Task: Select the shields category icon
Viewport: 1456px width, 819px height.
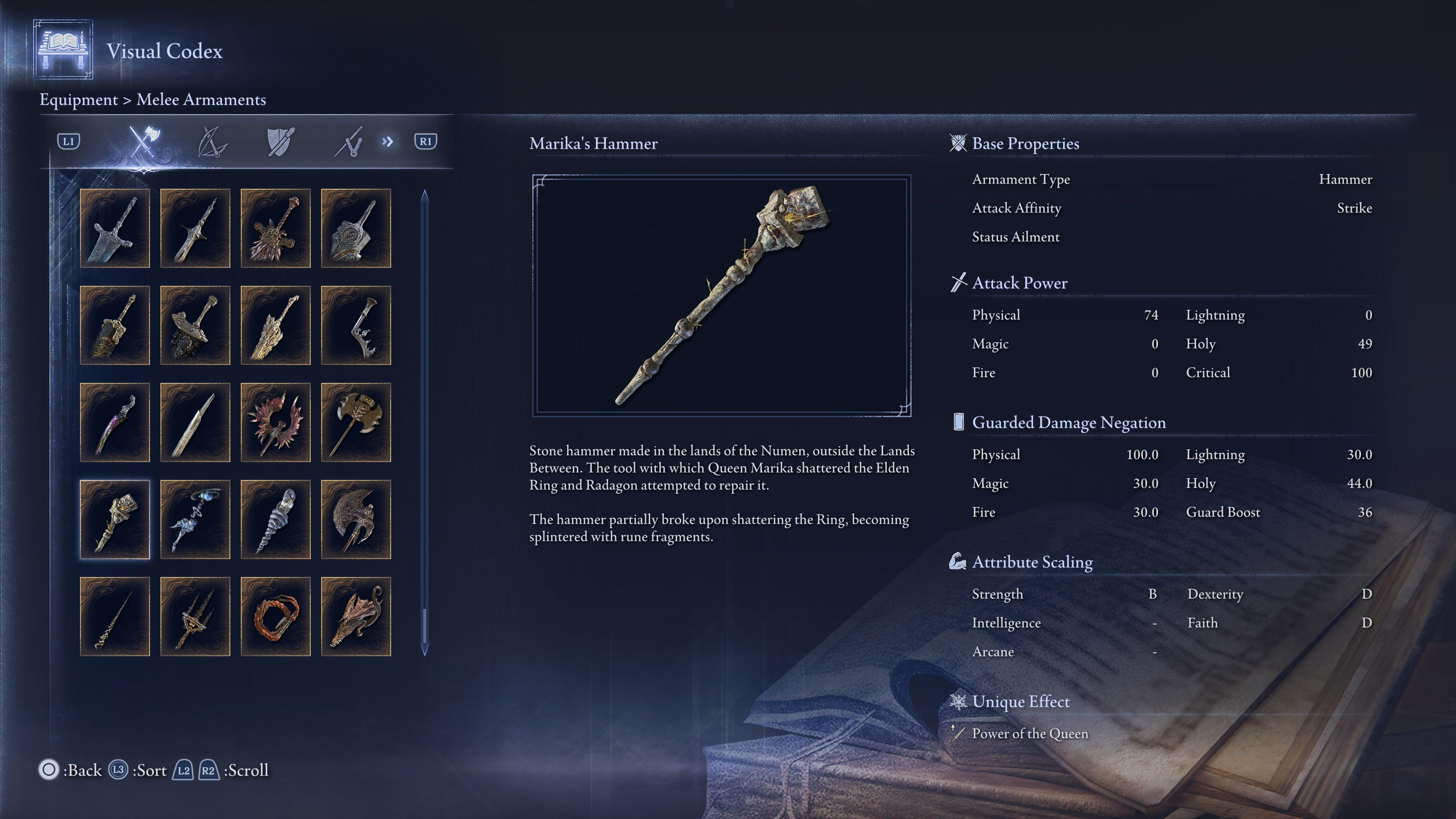Action: coord(281,143)
